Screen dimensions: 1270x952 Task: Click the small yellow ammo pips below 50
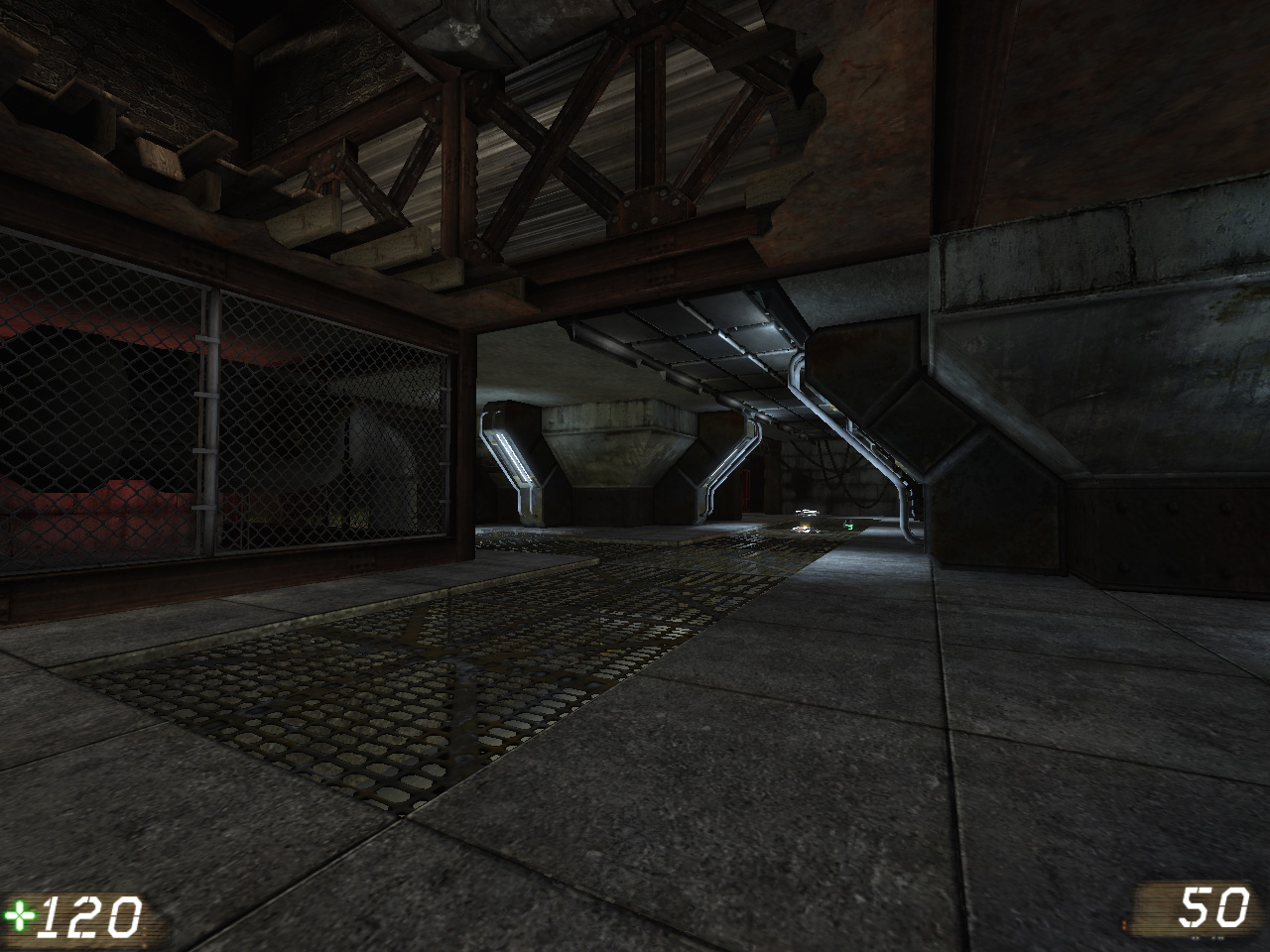tap(1206, 937)
